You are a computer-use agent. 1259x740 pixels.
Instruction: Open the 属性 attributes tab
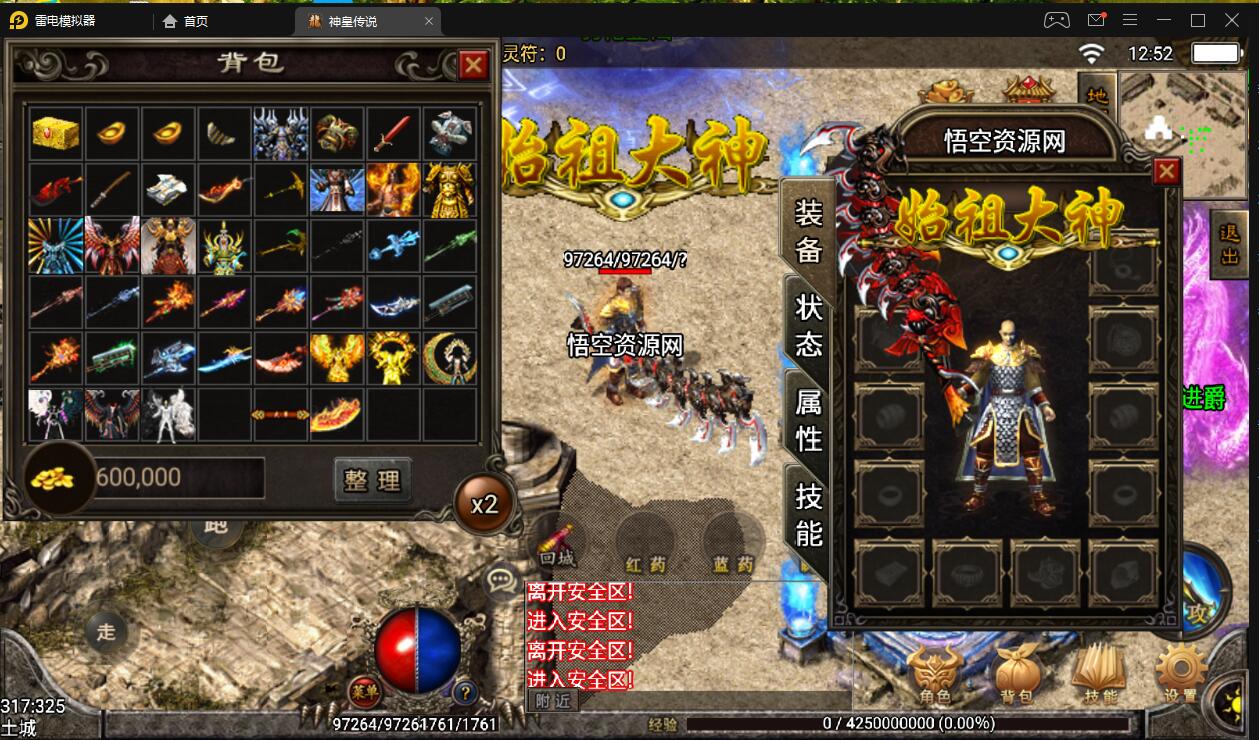click(808, 420)
